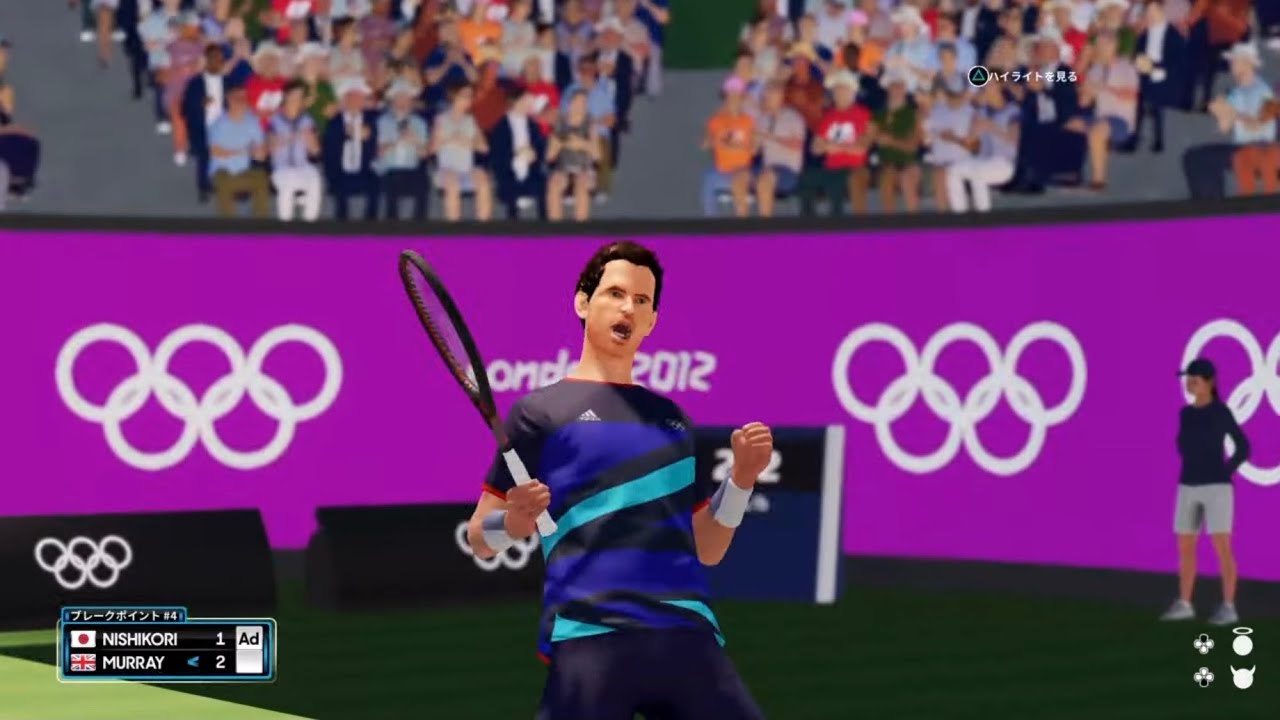This screenshot has width=1280, height=720.
Task: Select the horned devil reaction icon
Action: point(1242,677)
